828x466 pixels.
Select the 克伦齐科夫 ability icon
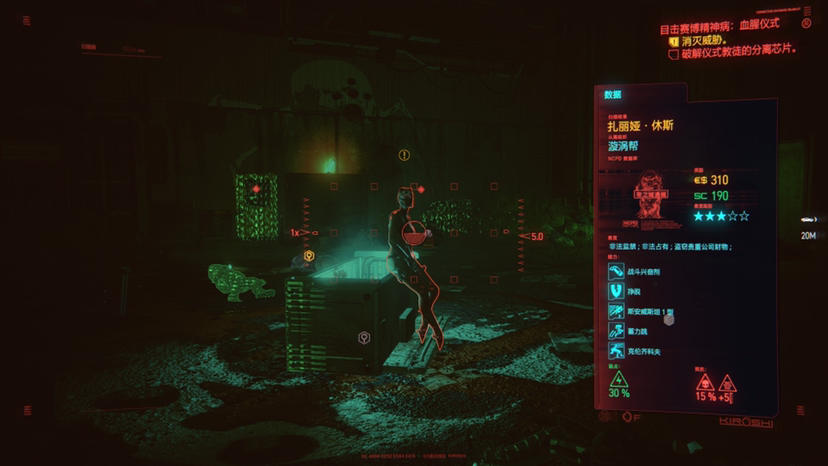(616, 352)
